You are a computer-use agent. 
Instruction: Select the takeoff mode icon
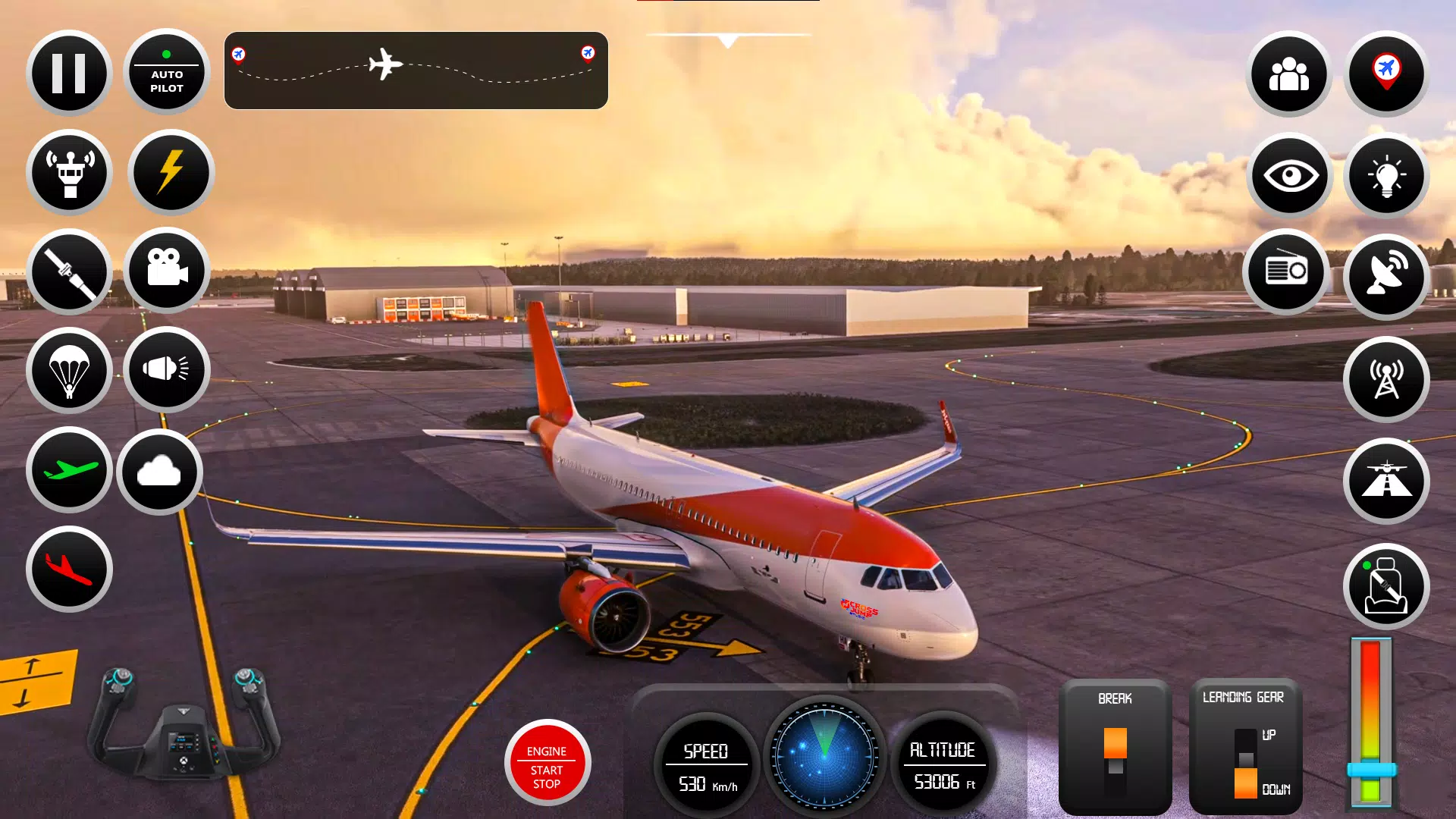68,471
